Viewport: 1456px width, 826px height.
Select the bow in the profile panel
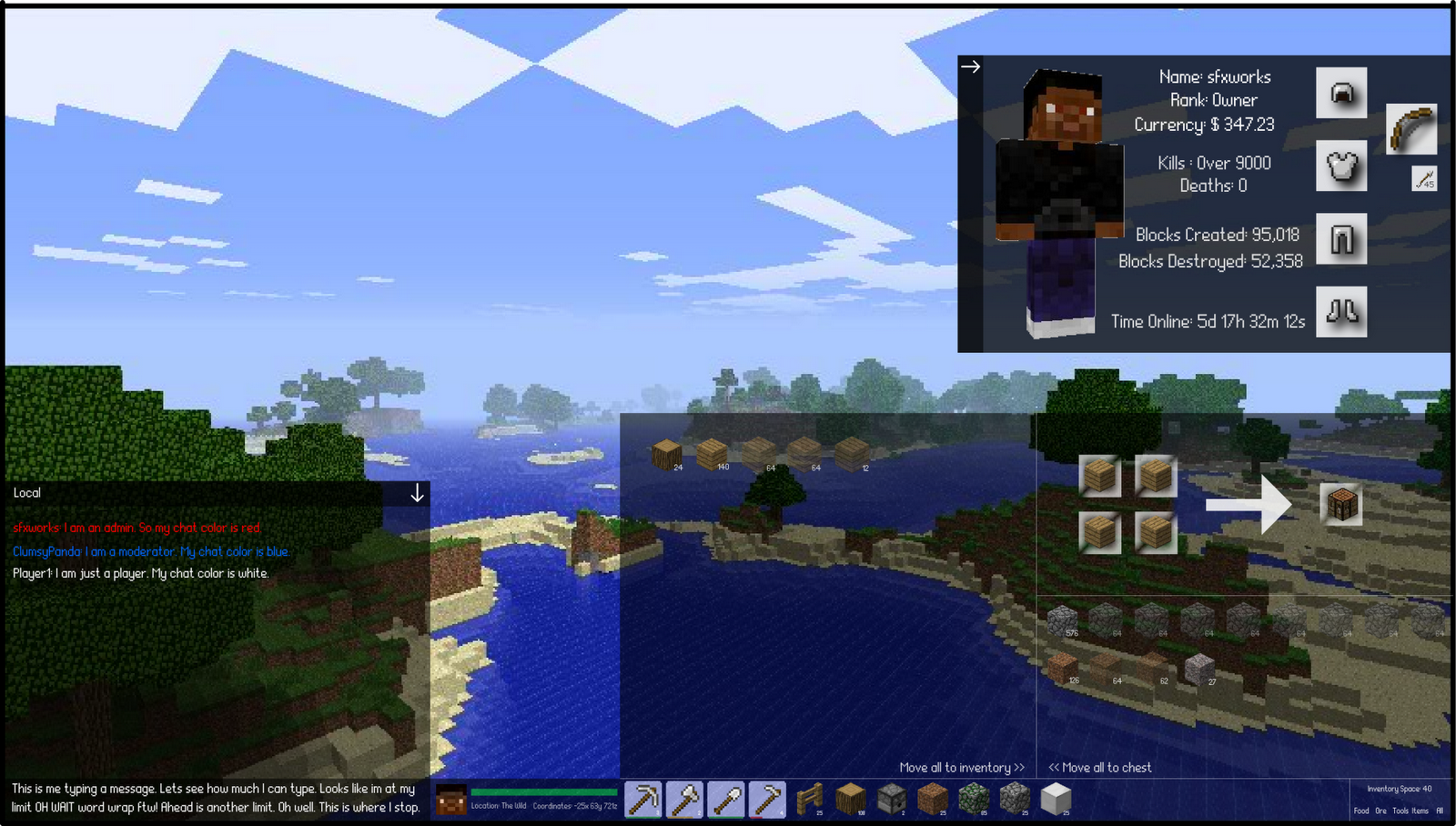(x=1410, y=129)
